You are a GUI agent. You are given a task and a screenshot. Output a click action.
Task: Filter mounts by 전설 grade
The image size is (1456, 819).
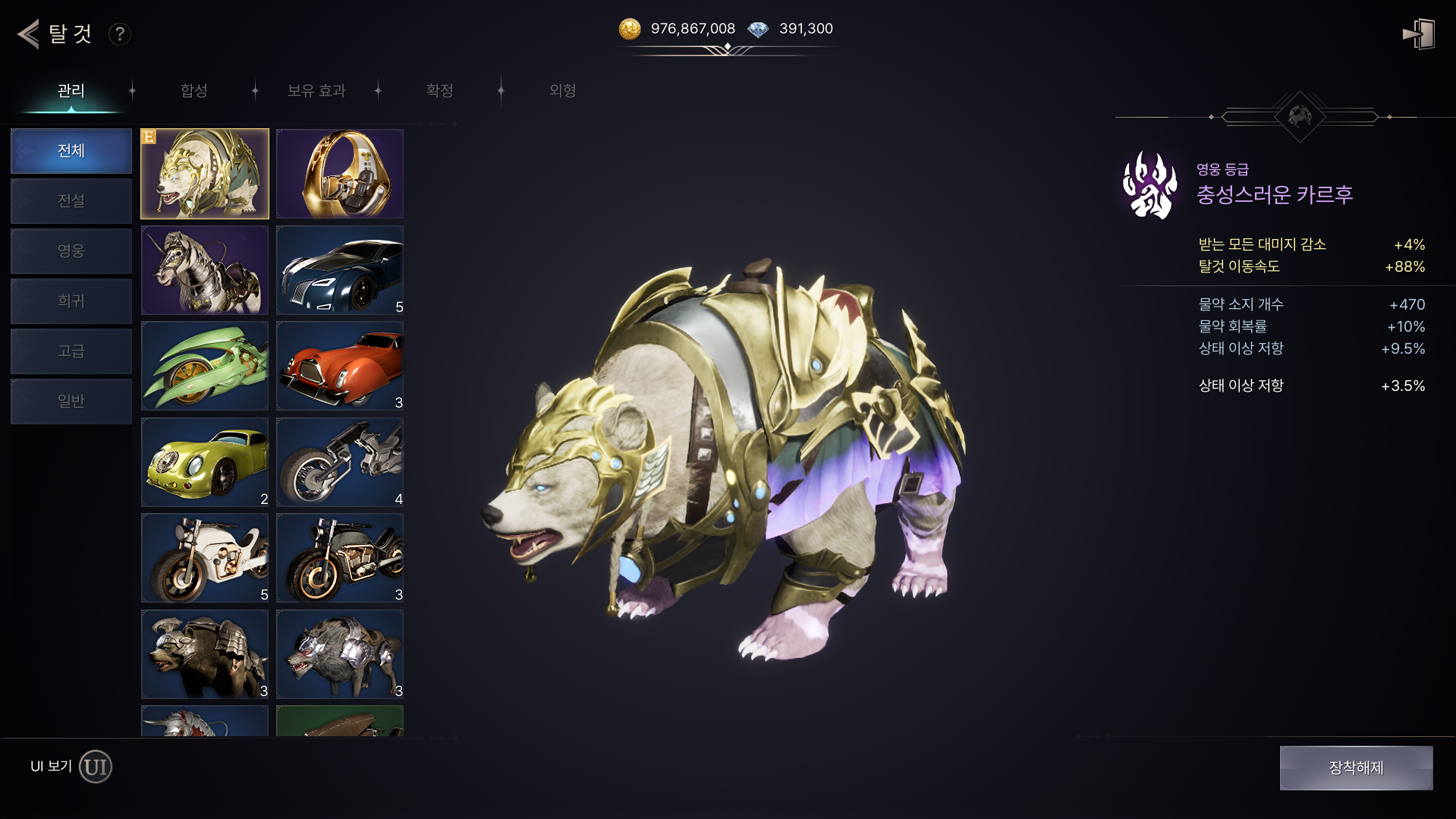pos(71,200)
